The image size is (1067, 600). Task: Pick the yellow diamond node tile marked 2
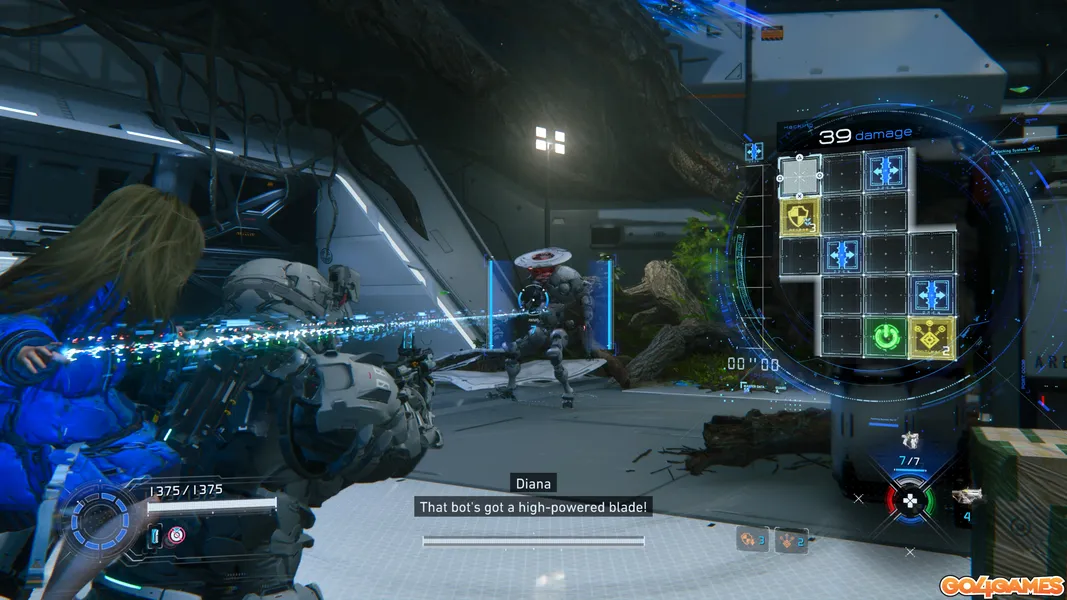coord(929,337)
